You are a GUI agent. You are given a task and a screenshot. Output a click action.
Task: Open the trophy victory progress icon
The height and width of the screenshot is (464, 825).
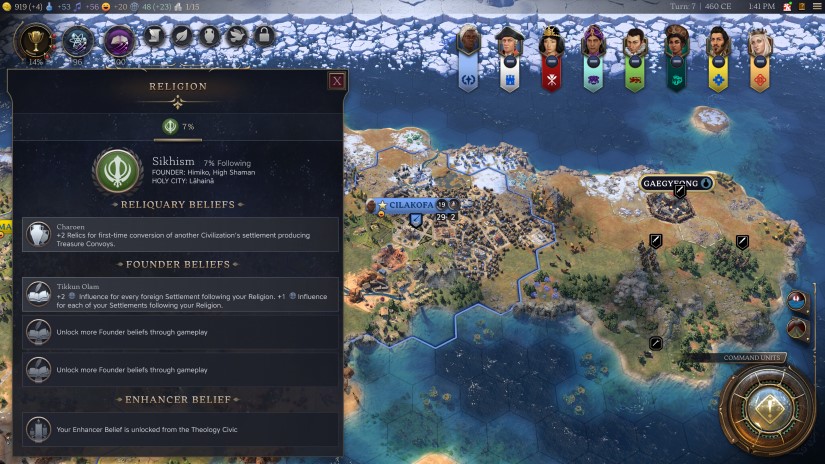pyautogui.click(x=36, y=39)
